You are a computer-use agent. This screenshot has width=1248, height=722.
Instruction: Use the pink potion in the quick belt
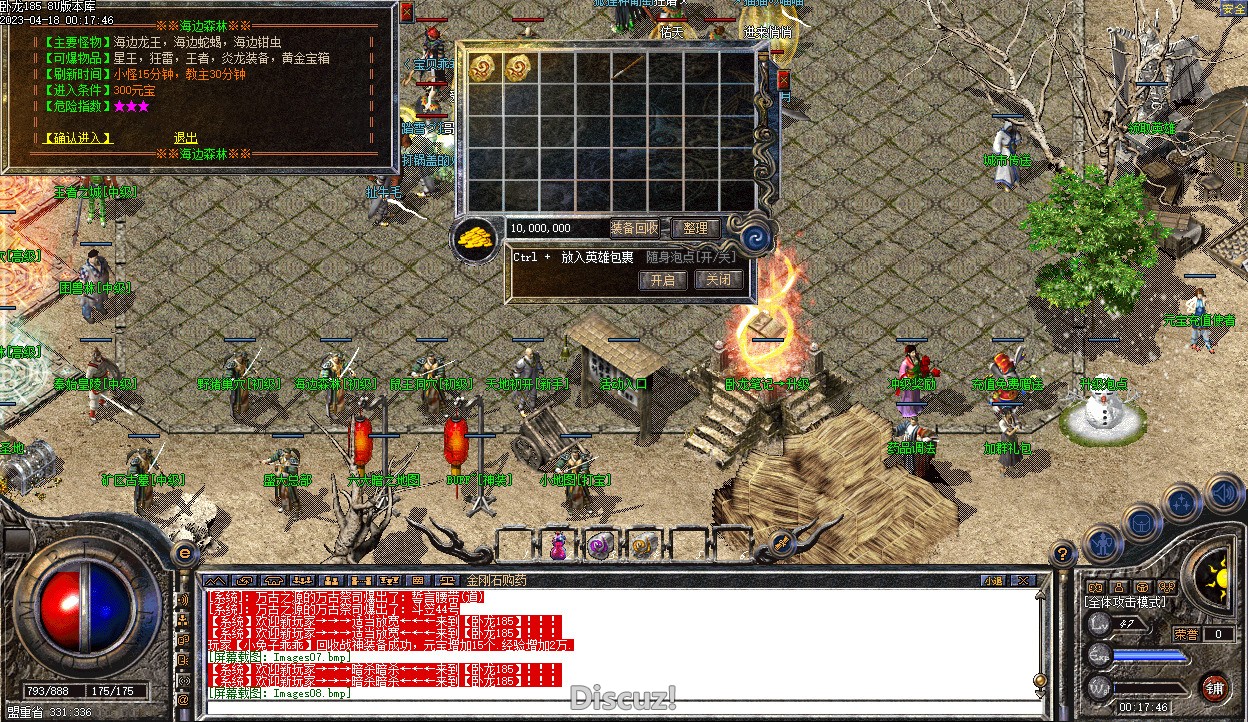pos(557,546)
